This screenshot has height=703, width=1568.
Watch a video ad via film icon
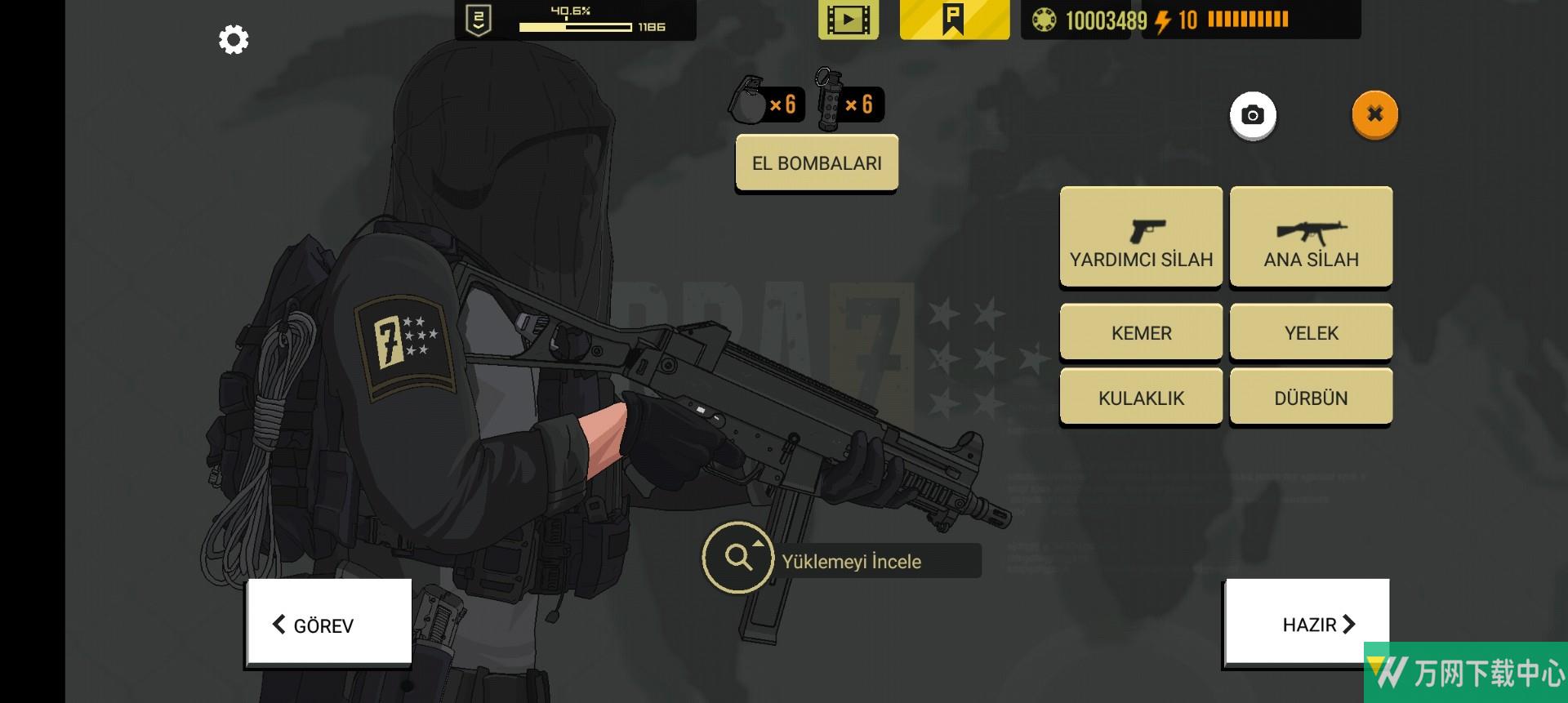(x=849, y=20)
